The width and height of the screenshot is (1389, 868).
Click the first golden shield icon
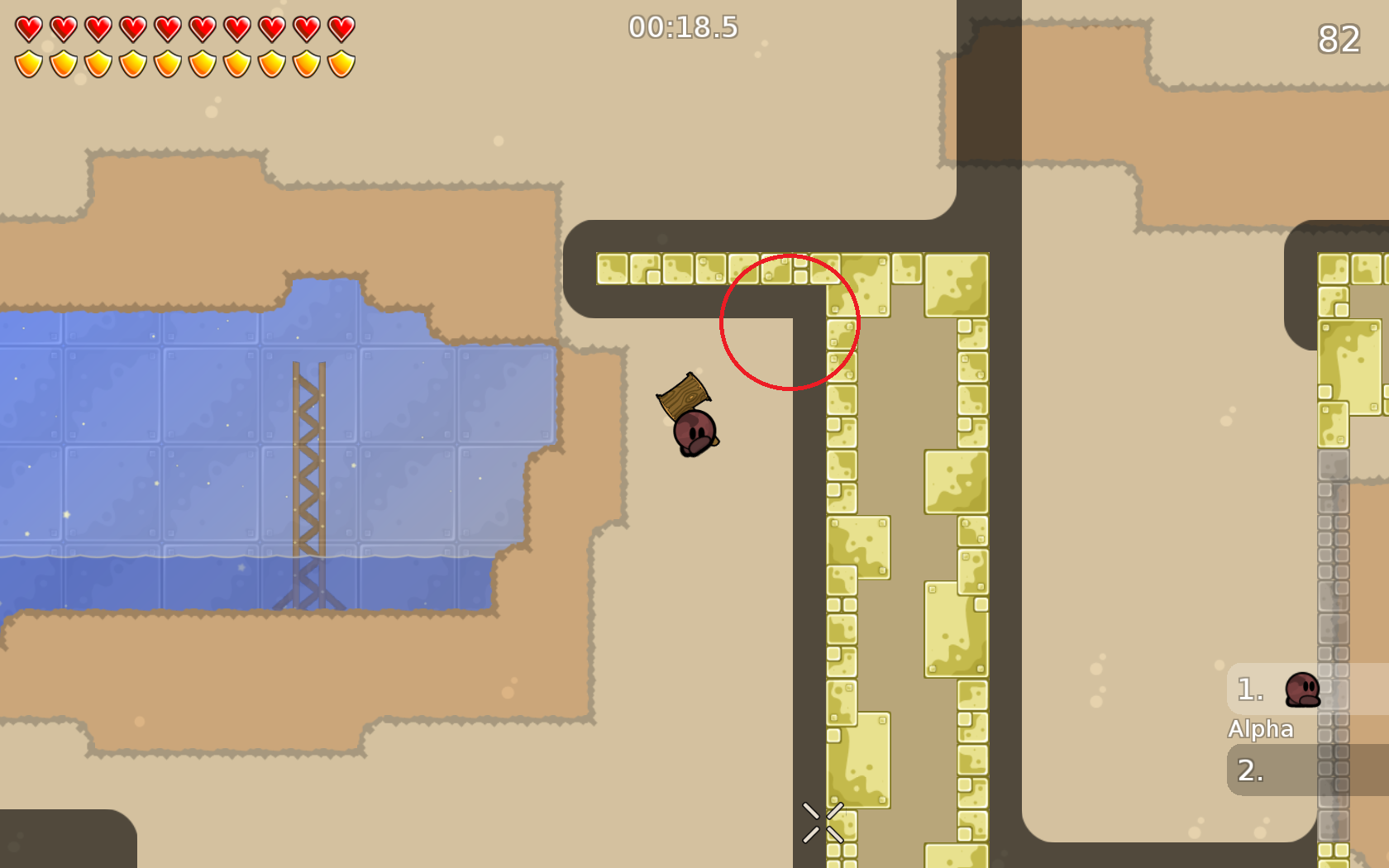(26, 61)
